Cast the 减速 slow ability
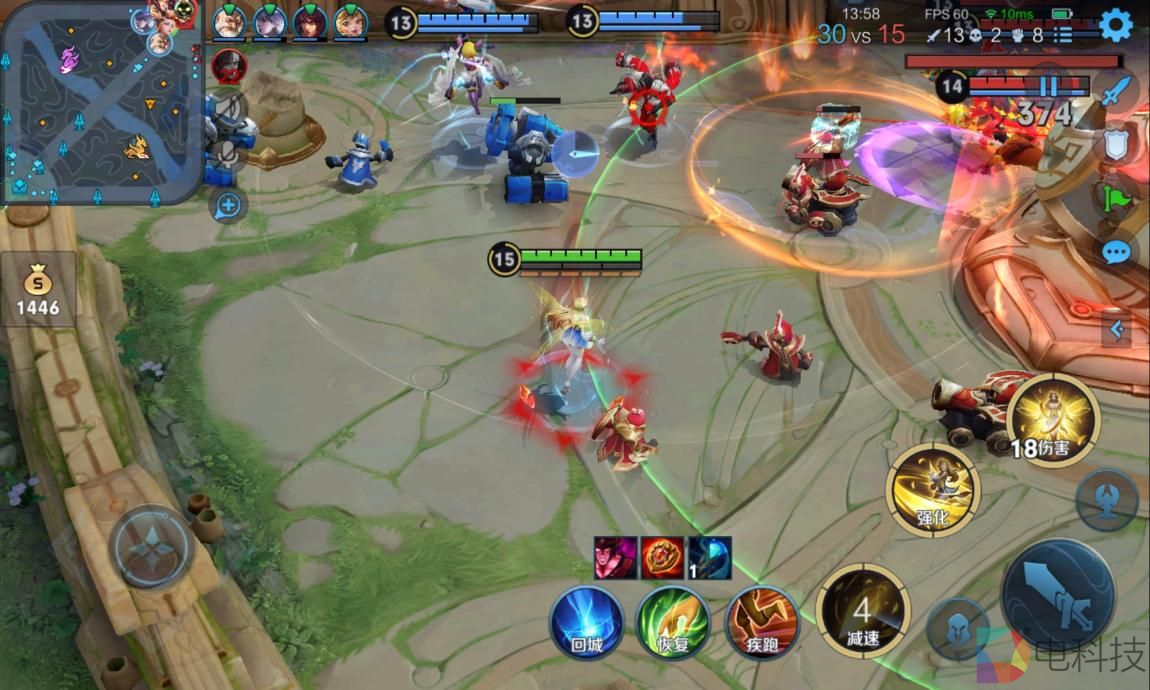This screenshot has height=690, width=1150. coord(862,612)
